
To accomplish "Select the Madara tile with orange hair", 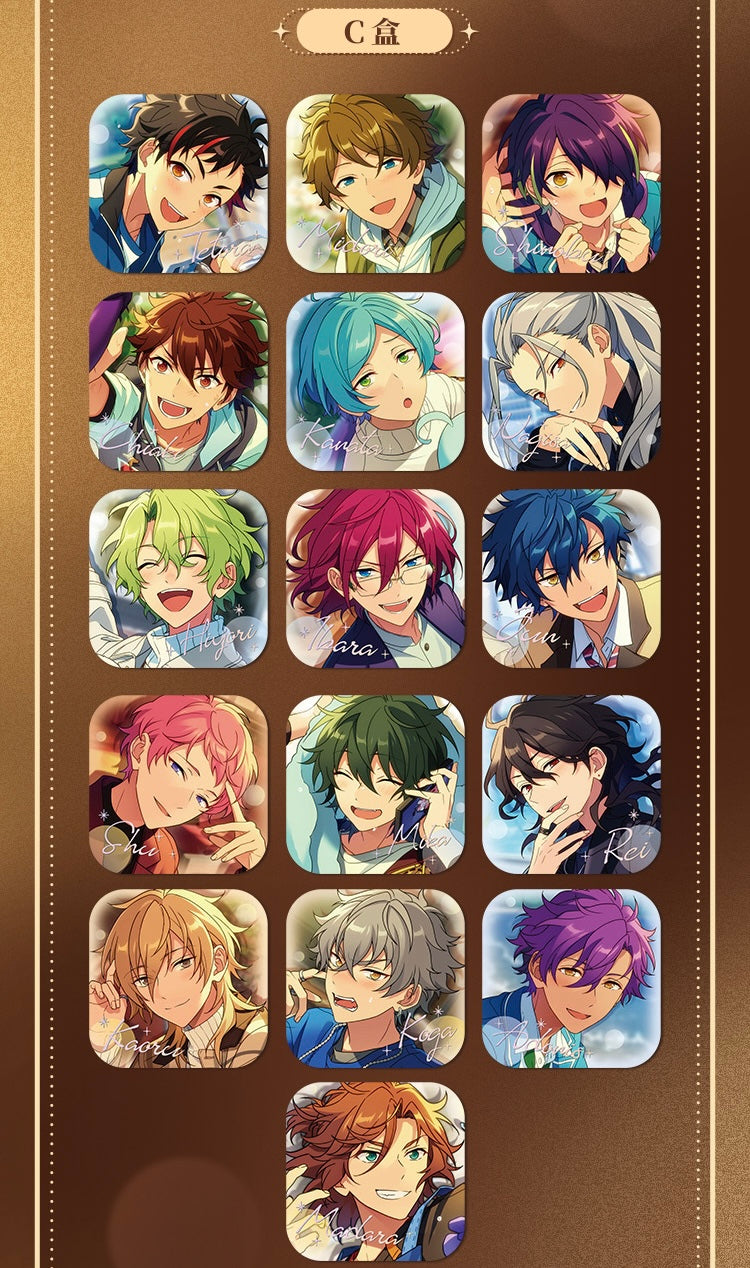I will click(x=375, y=1171).
